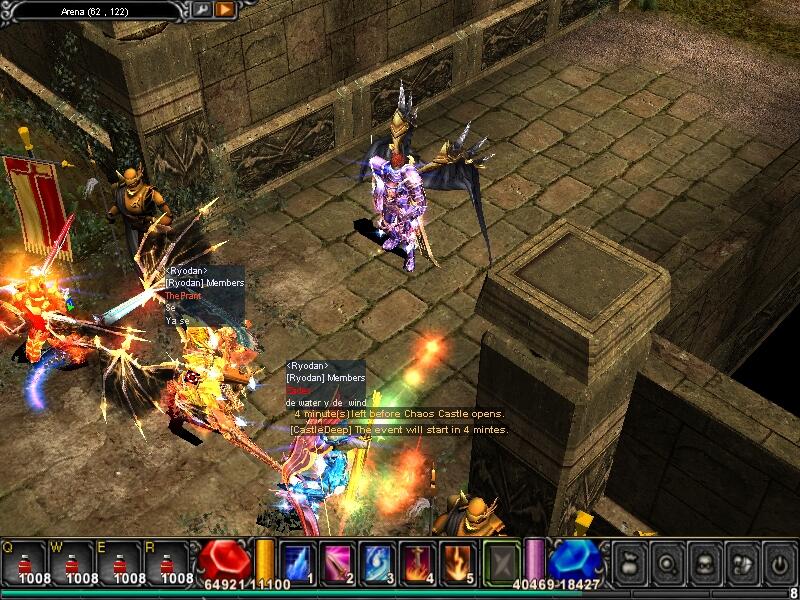The width and height of the screenshot is (800, 600).
Task: Click the magnifier button in the menu bar
Action: point(665,561)
